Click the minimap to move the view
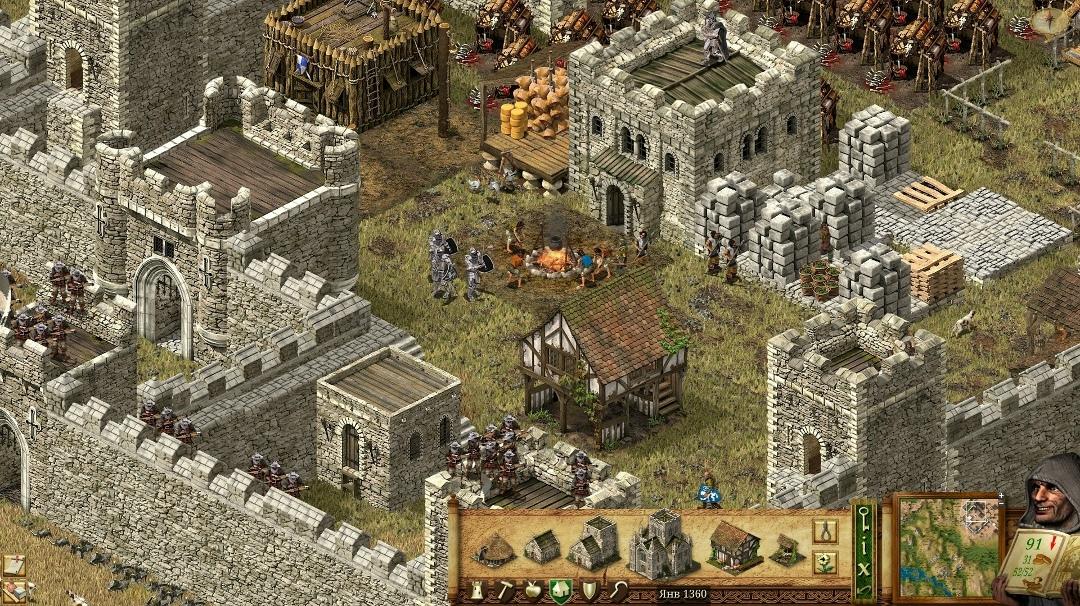1080x606 pixels. click(947, 546)
